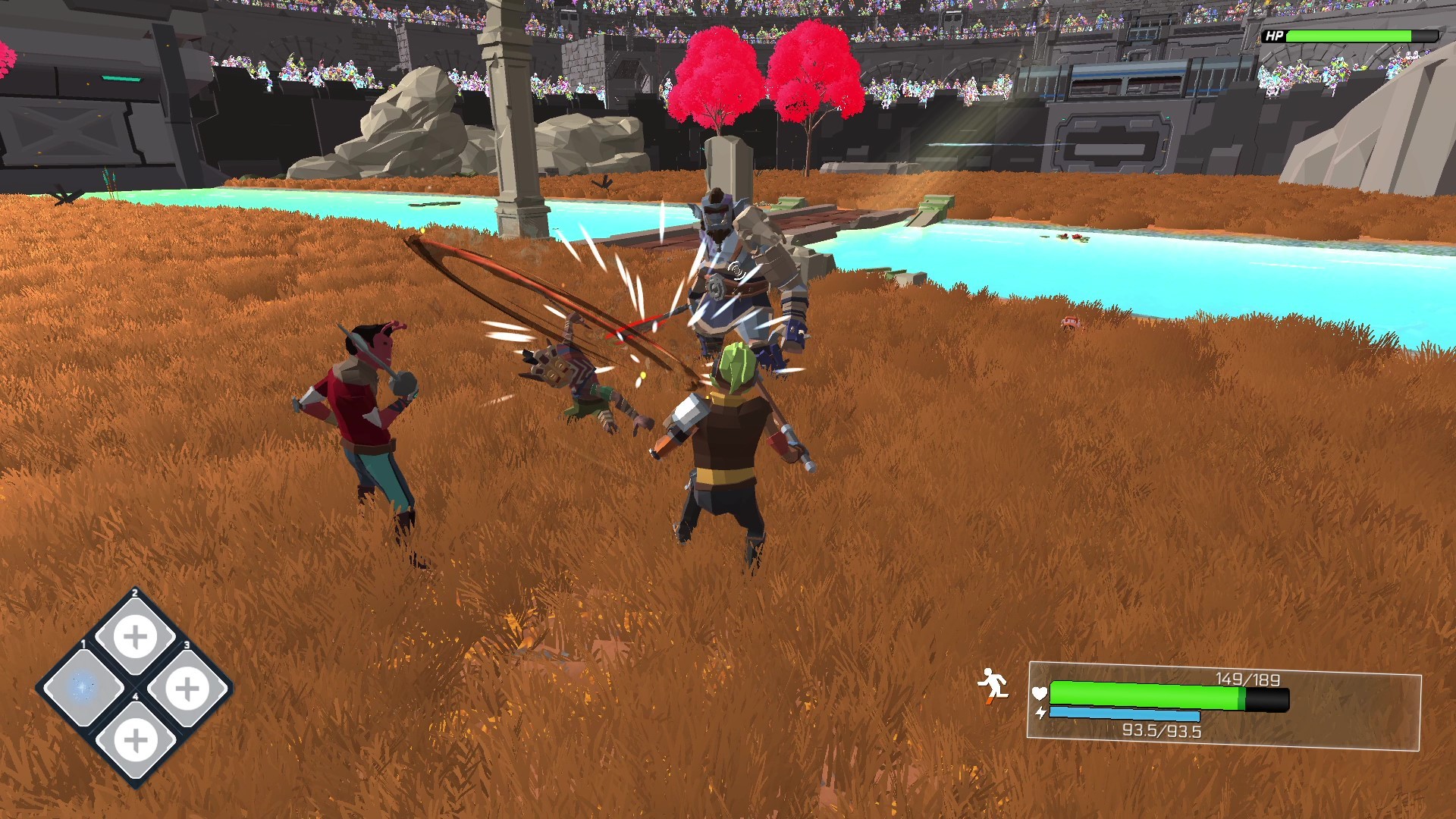This screenshot has width=1456, height=819.
Task: Click the plus icon in ability slot 4
Action: (136, 741)
